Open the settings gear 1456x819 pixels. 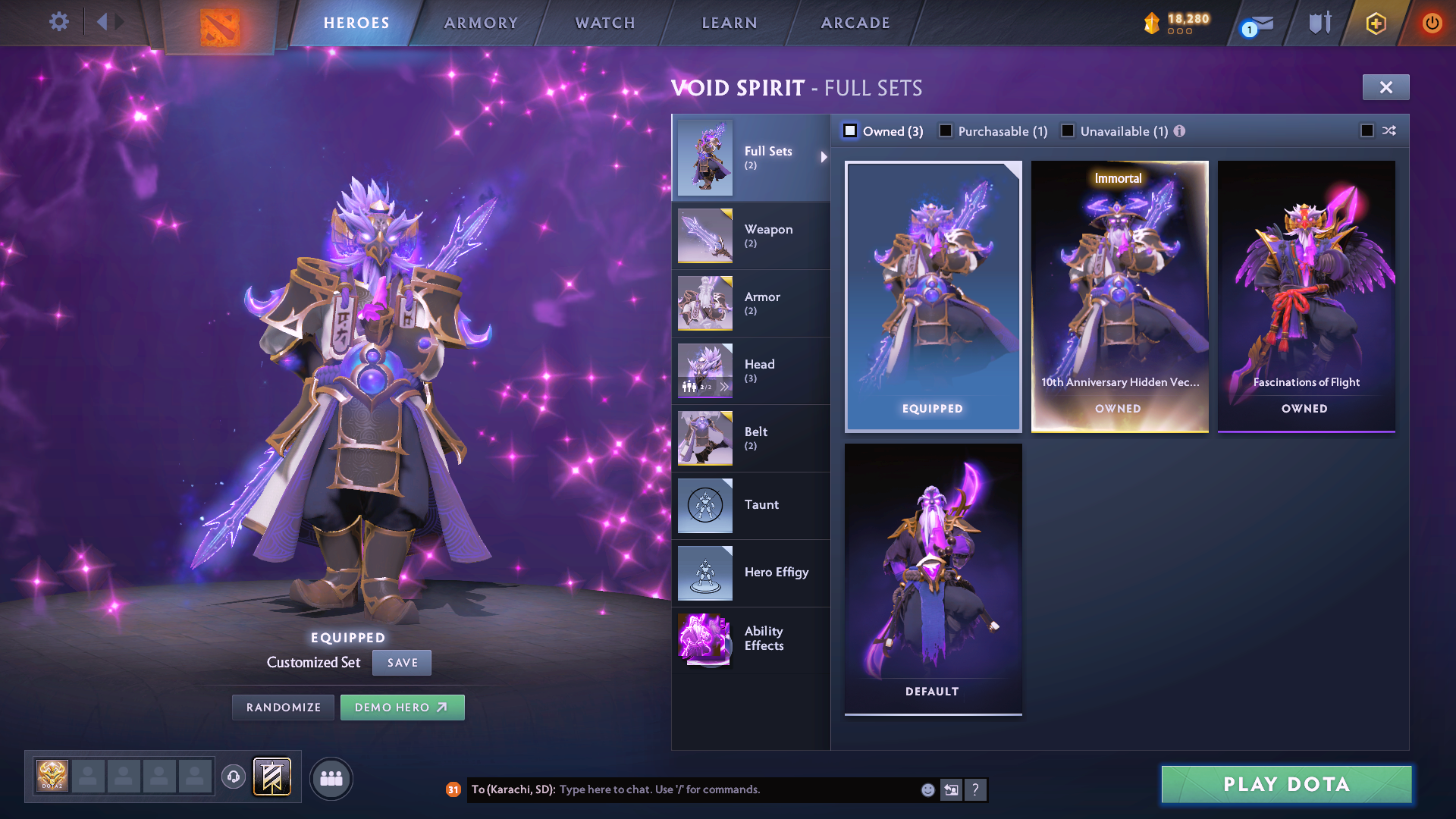click(58, 23)
